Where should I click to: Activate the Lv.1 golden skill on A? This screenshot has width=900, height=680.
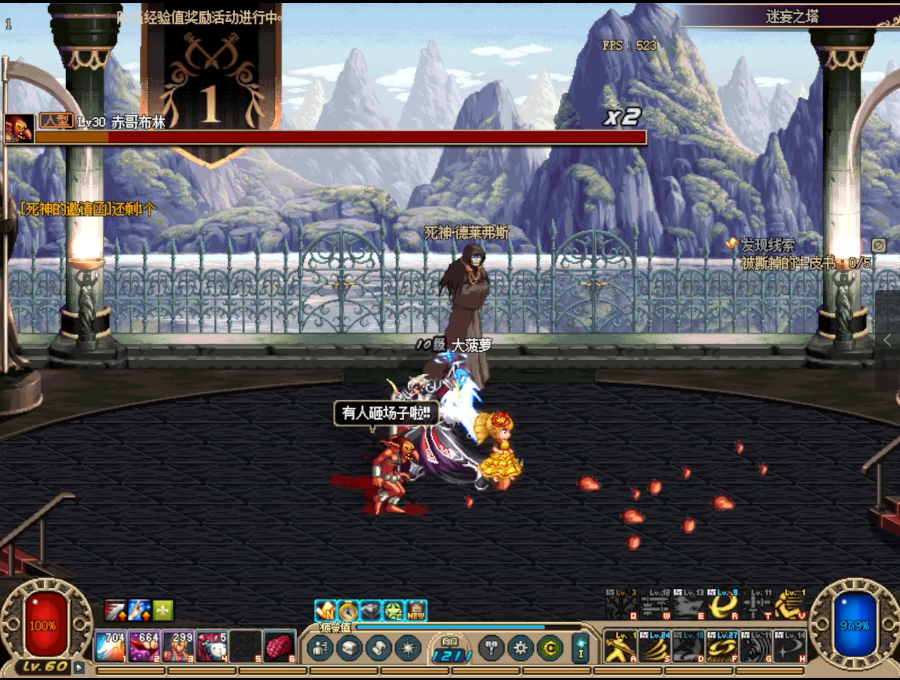coord(621,646)
